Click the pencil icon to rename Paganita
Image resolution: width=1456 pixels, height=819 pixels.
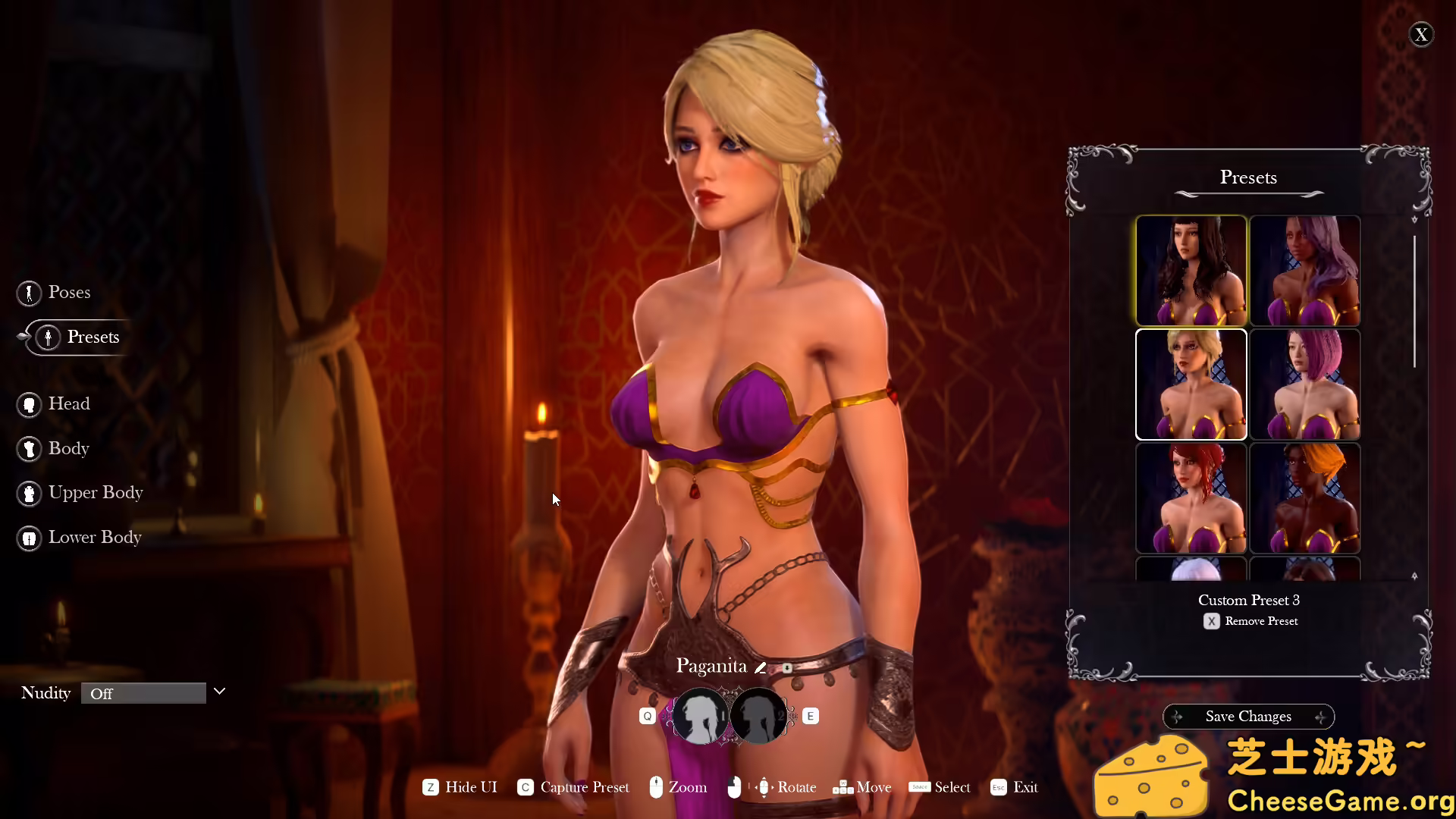761,667
